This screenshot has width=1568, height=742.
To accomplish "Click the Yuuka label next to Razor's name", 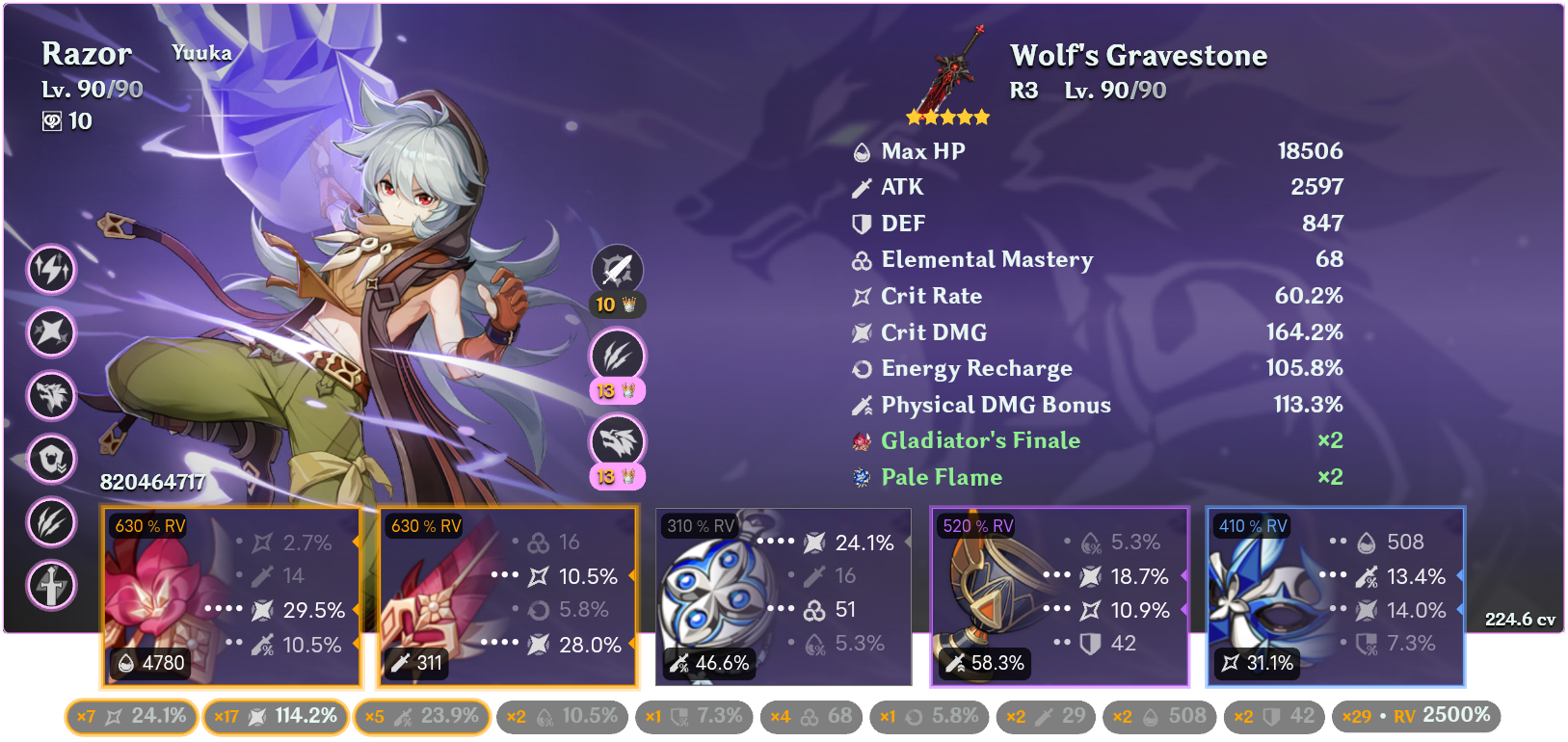I will point(202,53).
